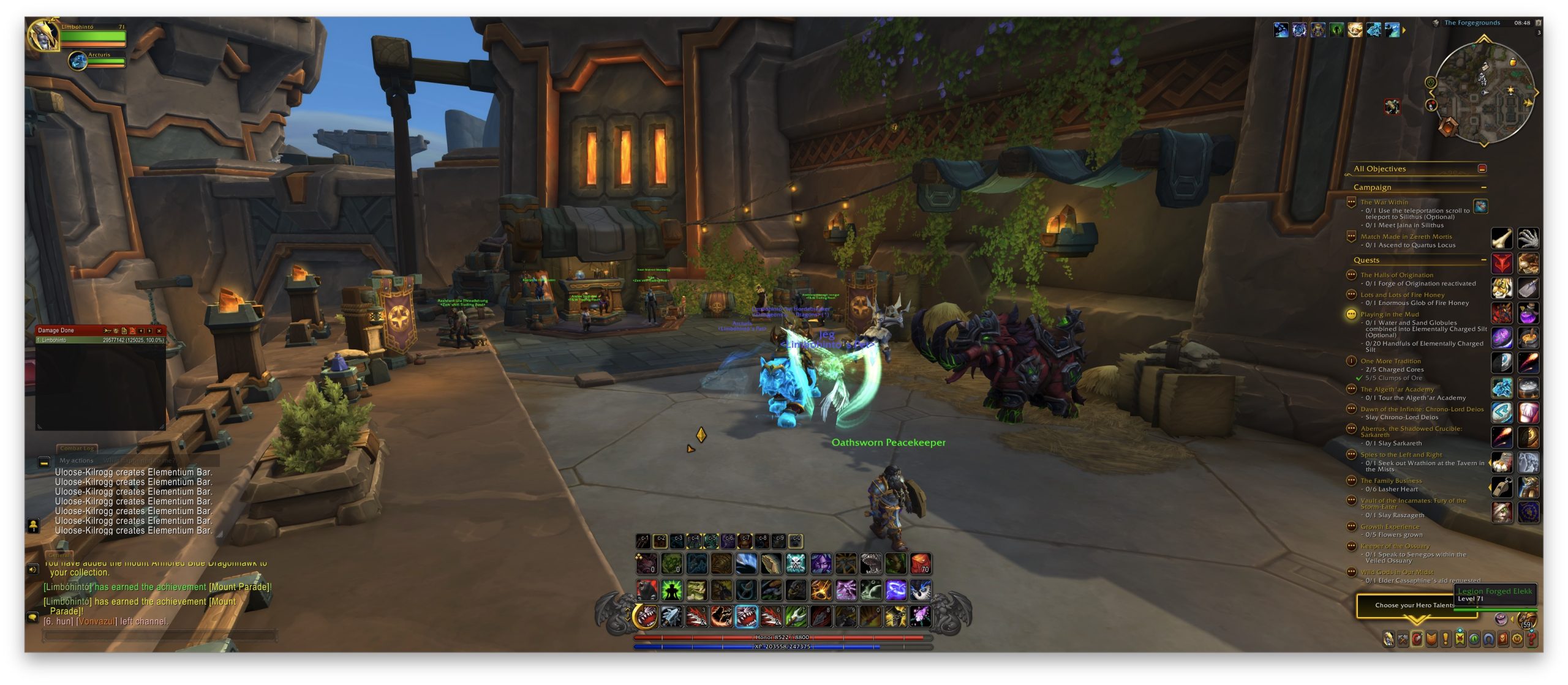The height and width of the screenshot is (685, 1568).
Task: Open the calendar button beside the clock
Action: click(x=1538, y=23)
